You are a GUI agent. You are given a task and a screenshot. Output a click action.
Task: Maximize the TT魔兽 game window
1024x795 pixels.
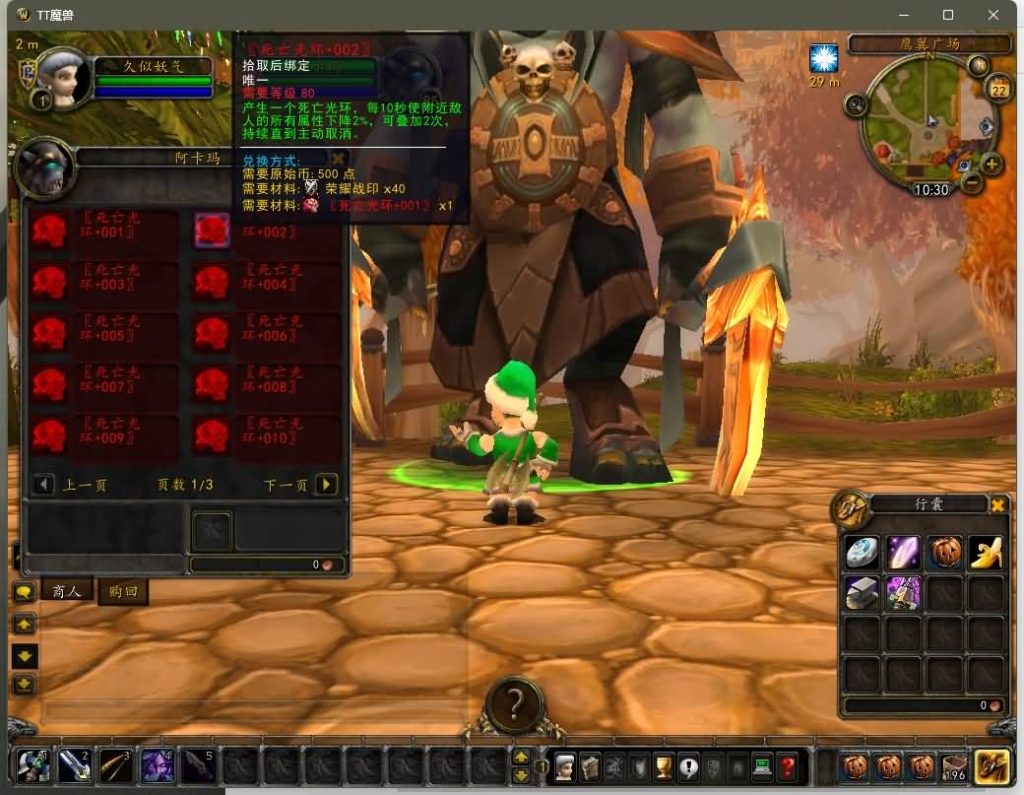948,15
